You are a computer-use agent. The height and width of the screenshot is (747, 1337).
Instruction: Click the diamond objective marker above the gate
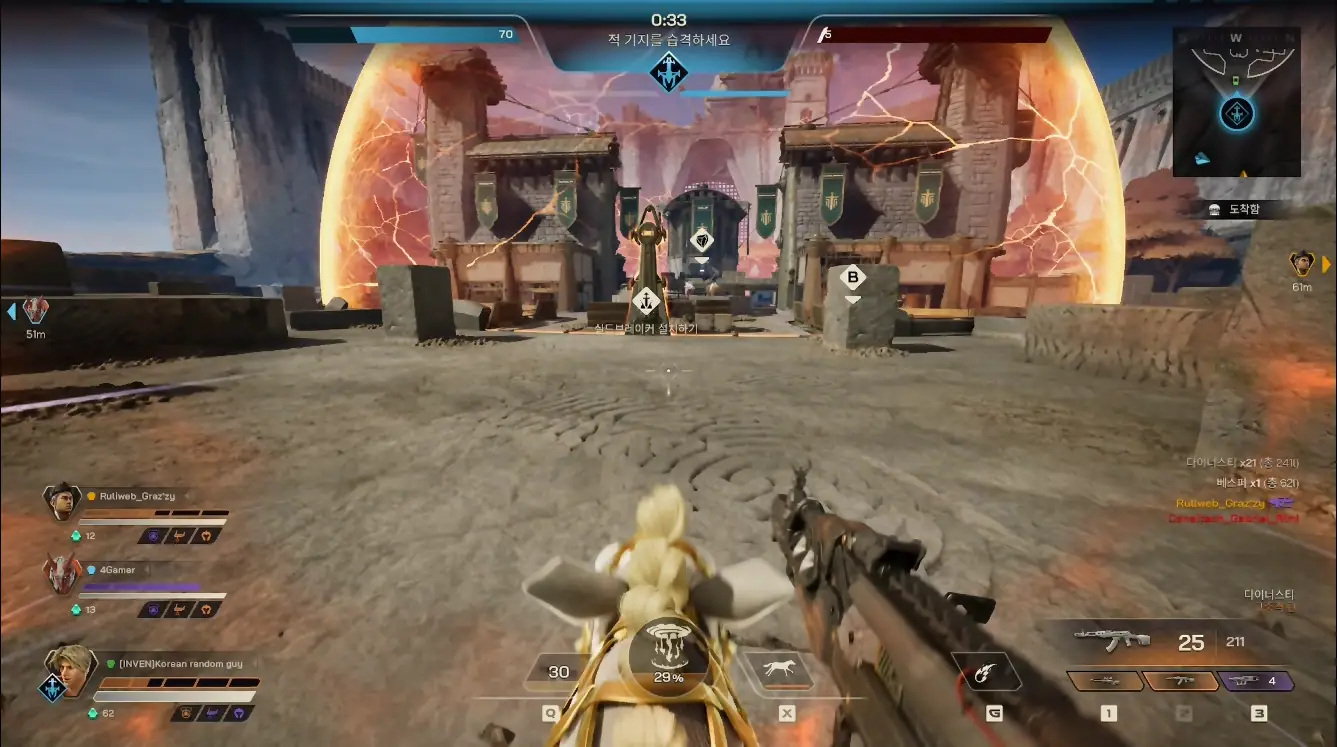701,239
